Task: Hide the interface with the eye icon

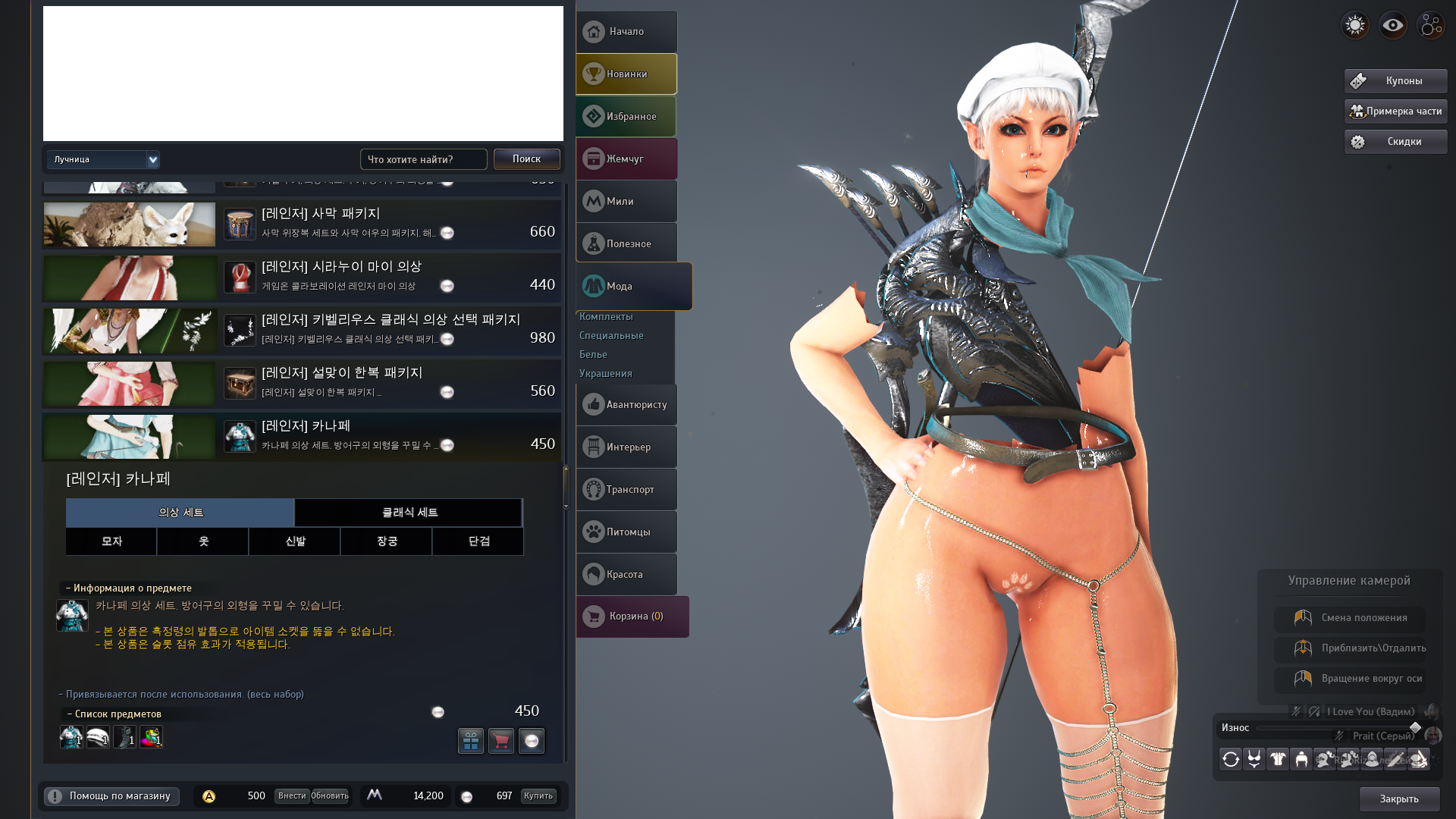Action: [x=1393, y=25]
